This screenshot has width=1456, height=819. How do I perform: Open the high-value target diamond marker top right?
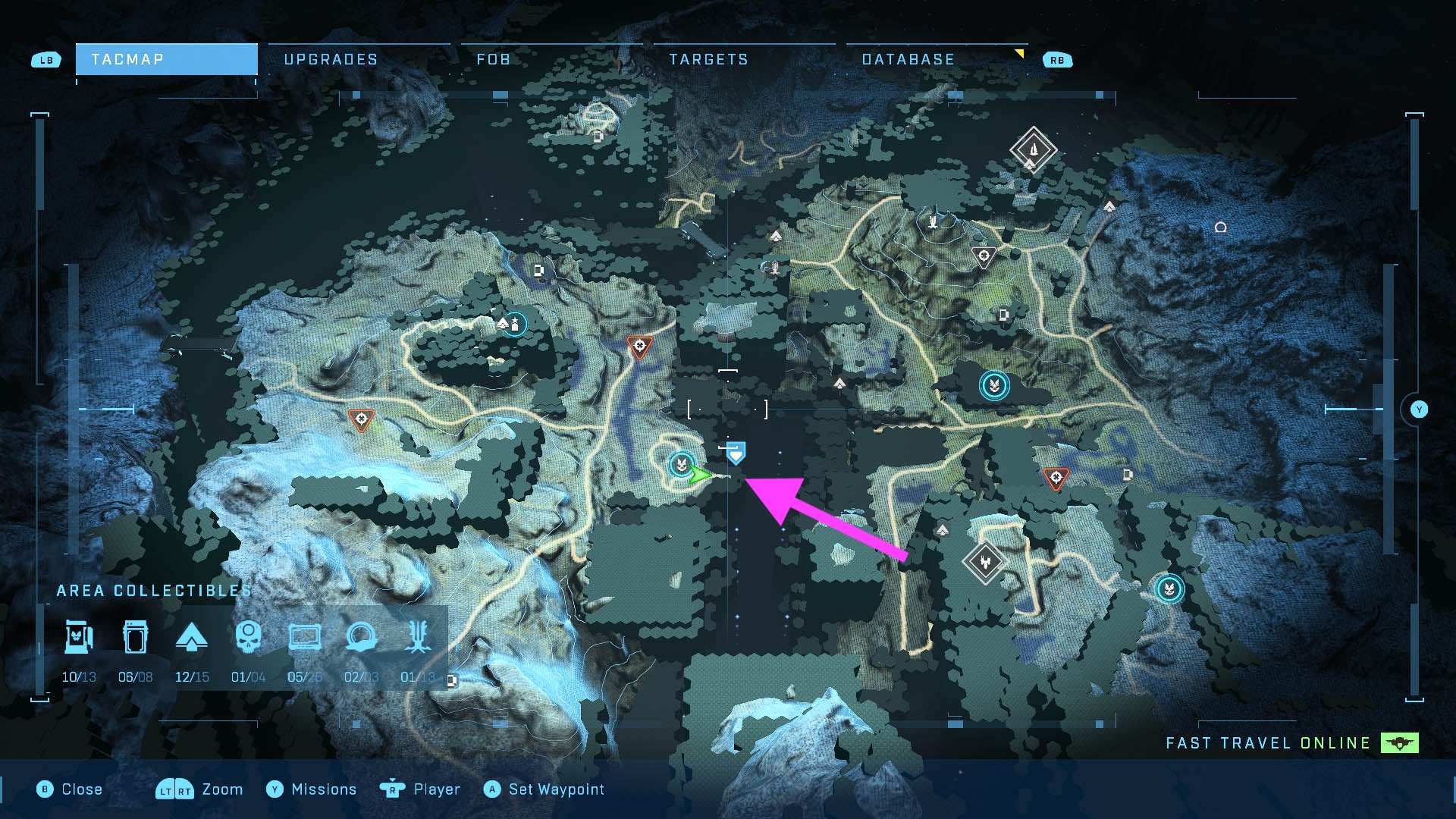point(1033,149)
